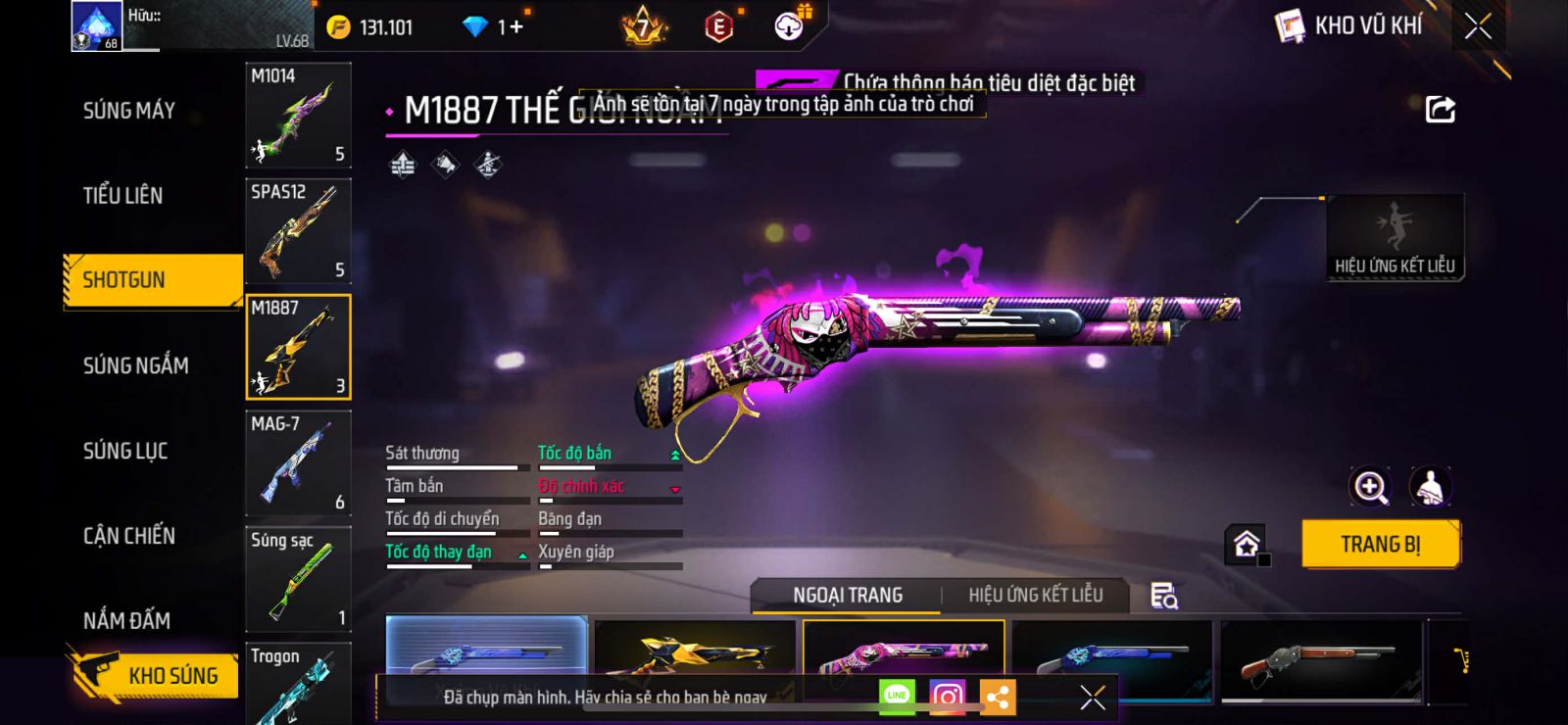This screenshot has height=725, width=1568.
Task: Select the SÚNG MÁY weapon category
Action: [129, 111]
